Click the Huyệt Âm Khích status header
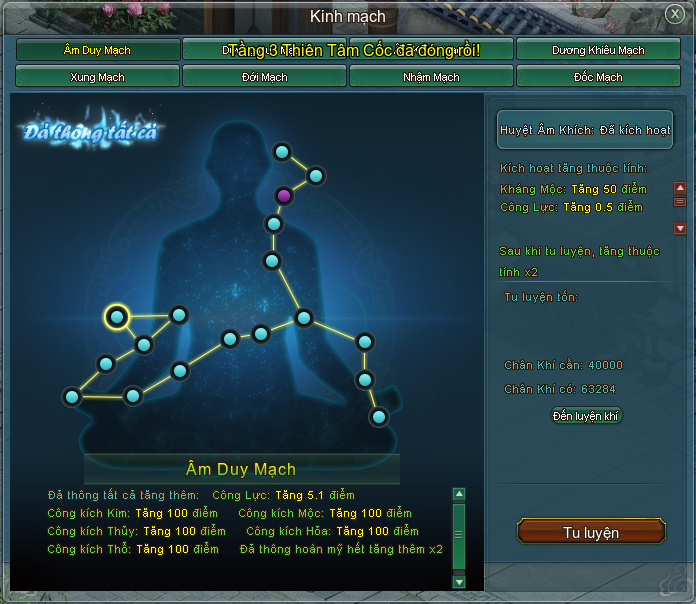This screenshot has width=696, height=604. [585, 130]
